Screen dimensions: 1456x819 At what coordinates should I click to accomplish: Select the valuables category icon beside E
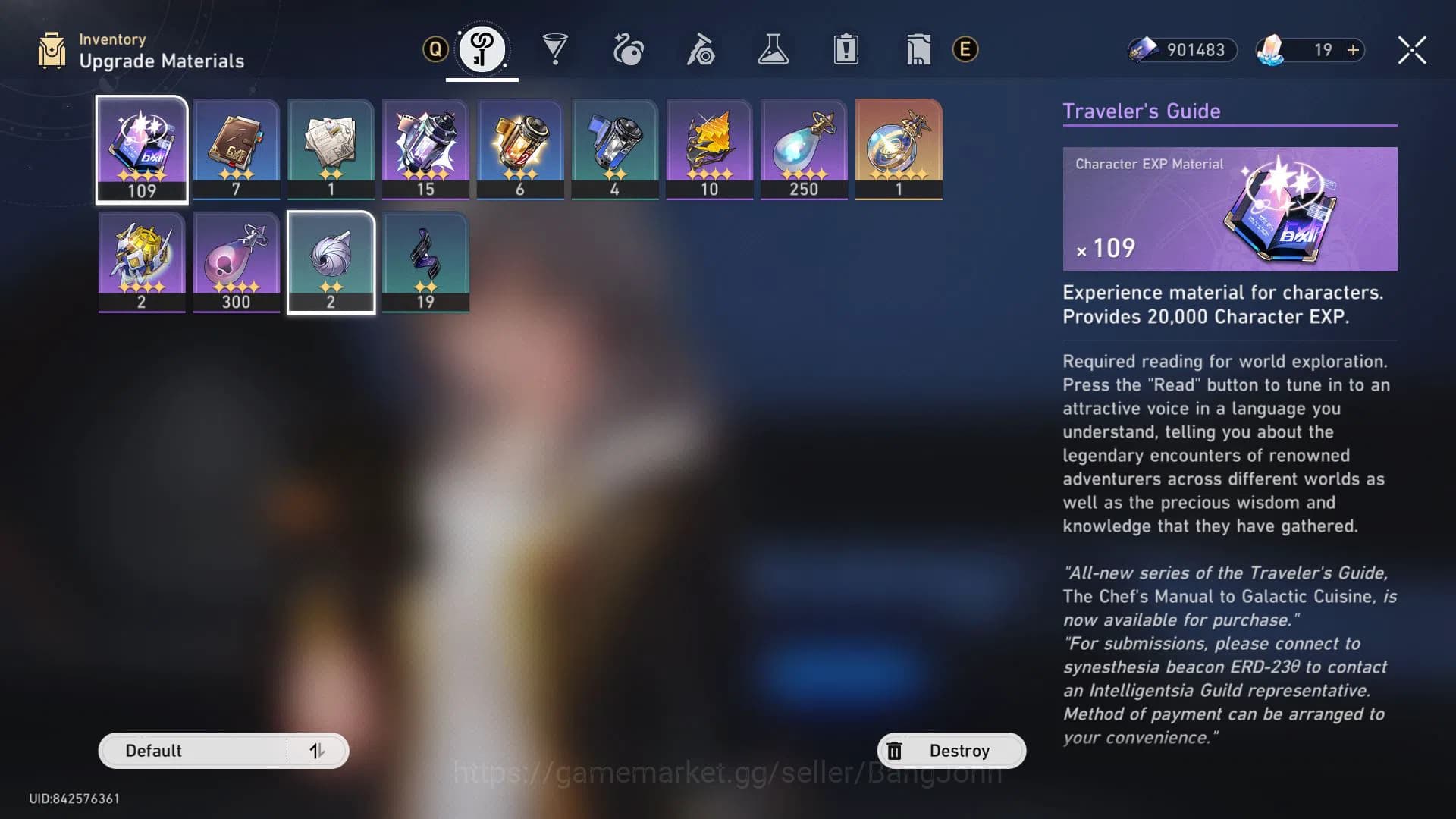click(918, 49)
